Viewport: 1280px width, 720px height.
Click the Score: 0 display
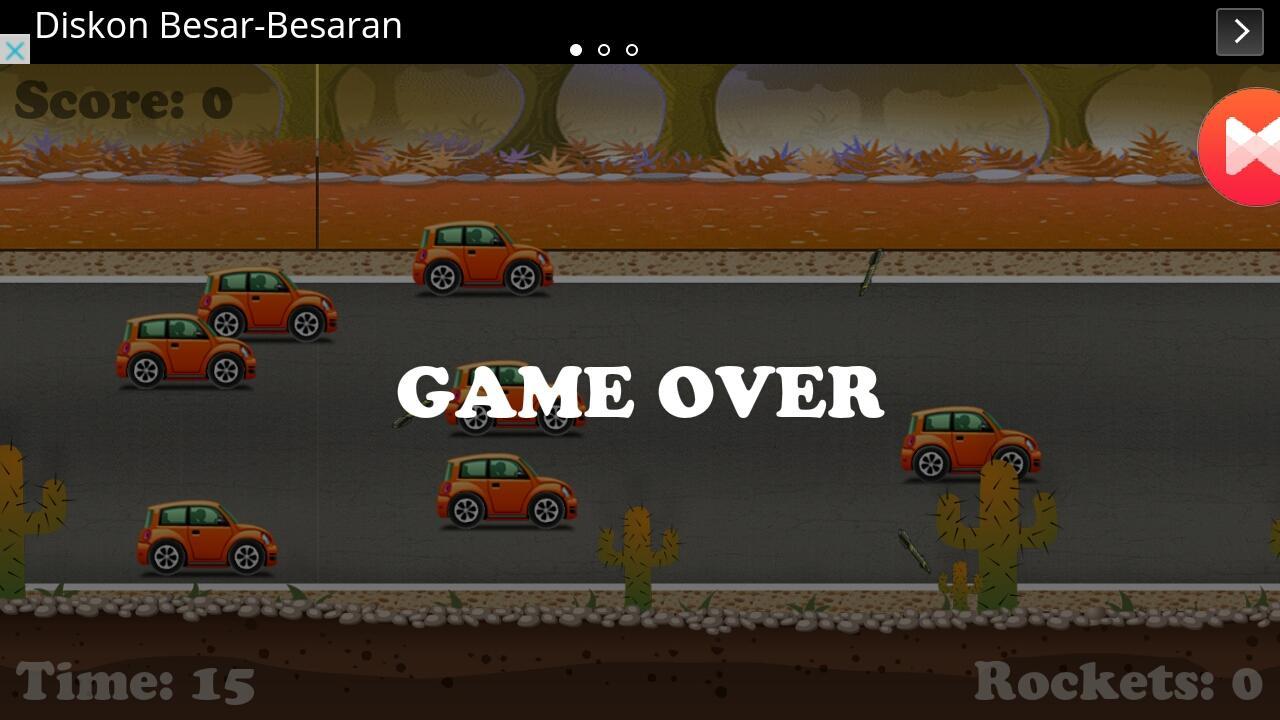(x=122, y=99)
